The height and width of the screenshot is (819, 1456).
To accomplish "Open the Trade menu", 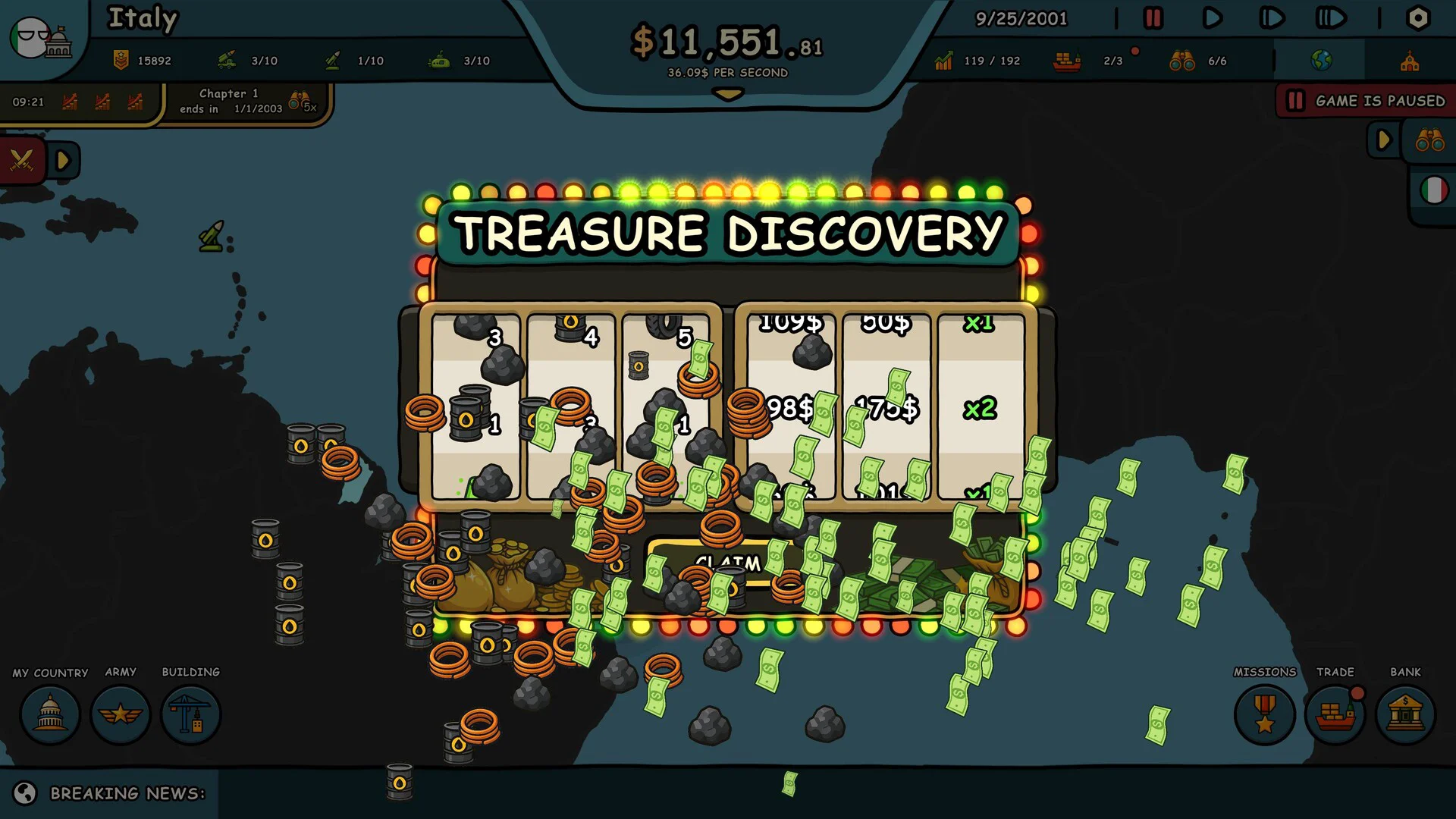I will coord(1335,714).
